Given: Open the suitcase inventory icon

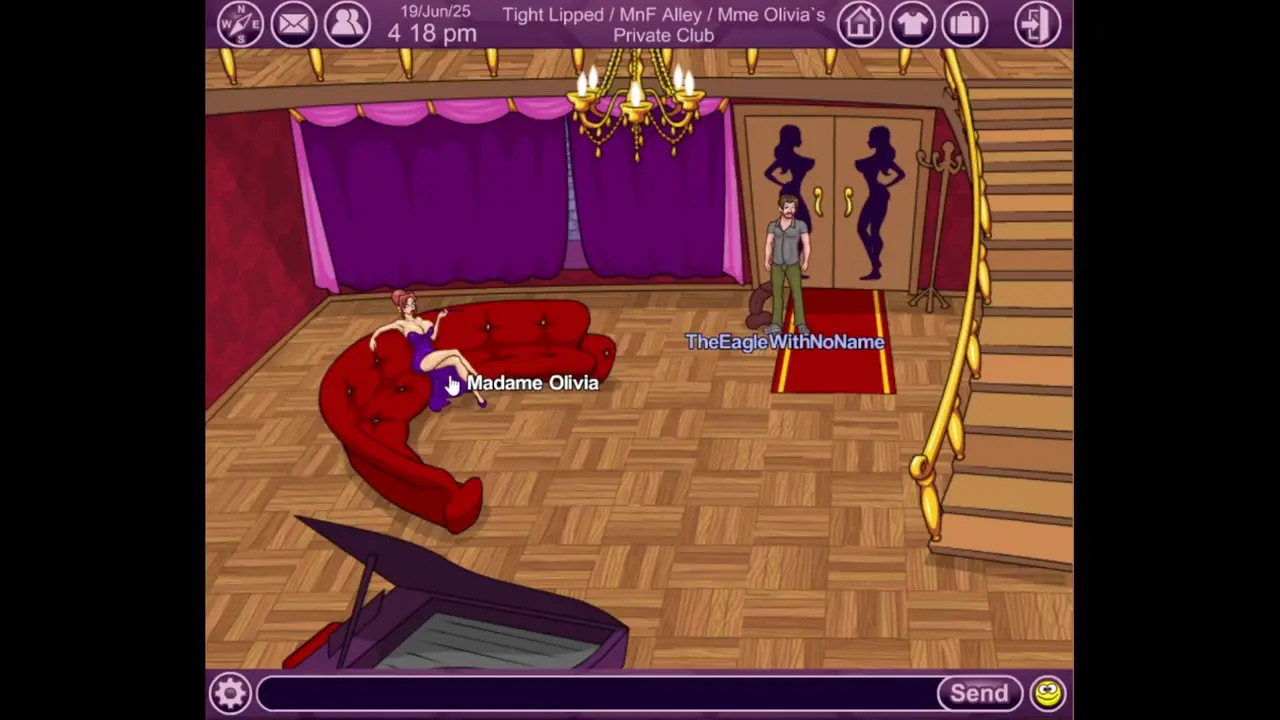Looking at the screenshot, I should coord(965,24).
